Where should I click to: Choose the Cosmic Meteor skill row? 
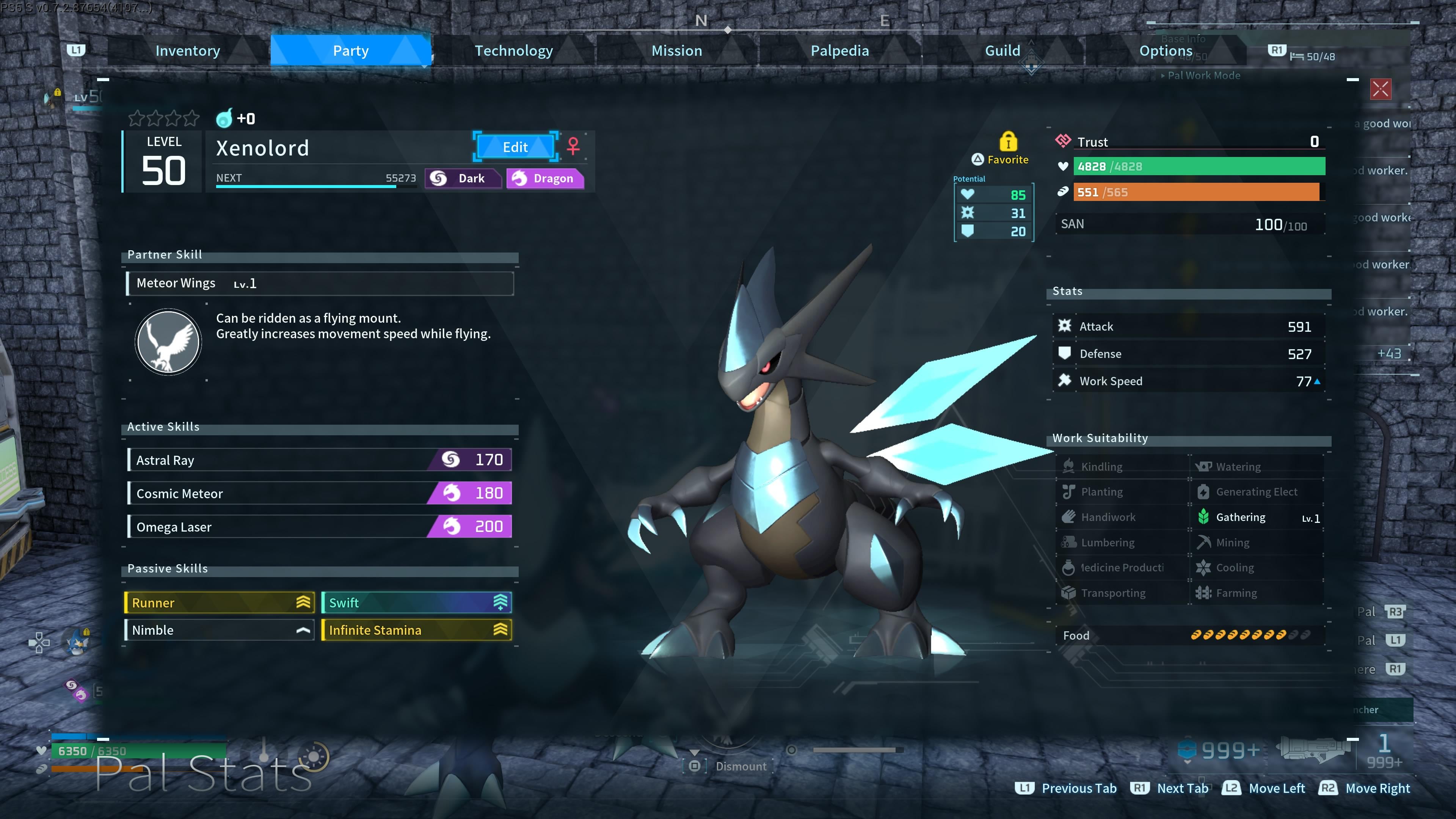pos(320,493)
